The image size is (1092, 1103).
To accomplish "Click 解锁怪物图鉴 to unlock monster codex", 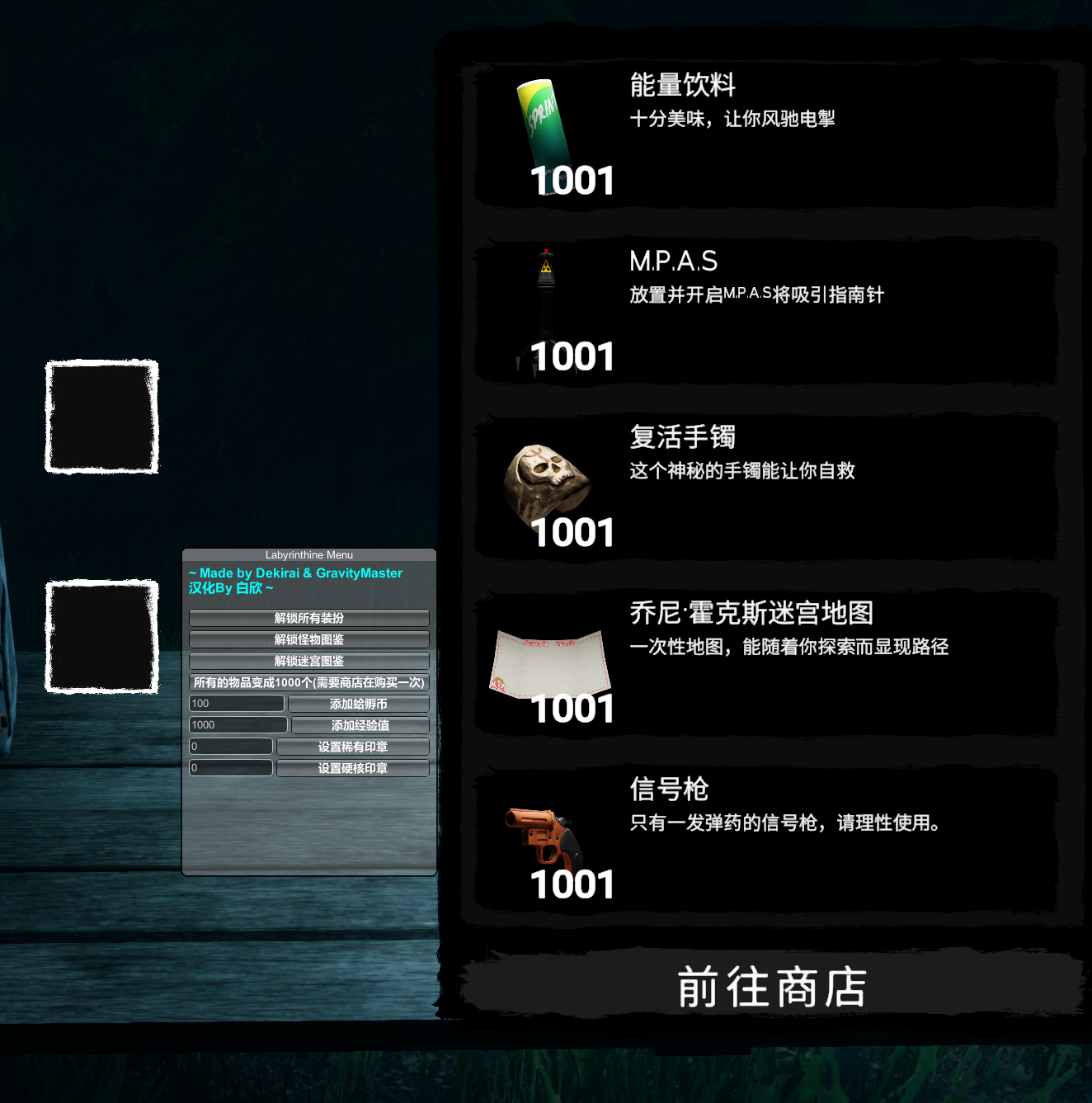I will coord(308,639).
